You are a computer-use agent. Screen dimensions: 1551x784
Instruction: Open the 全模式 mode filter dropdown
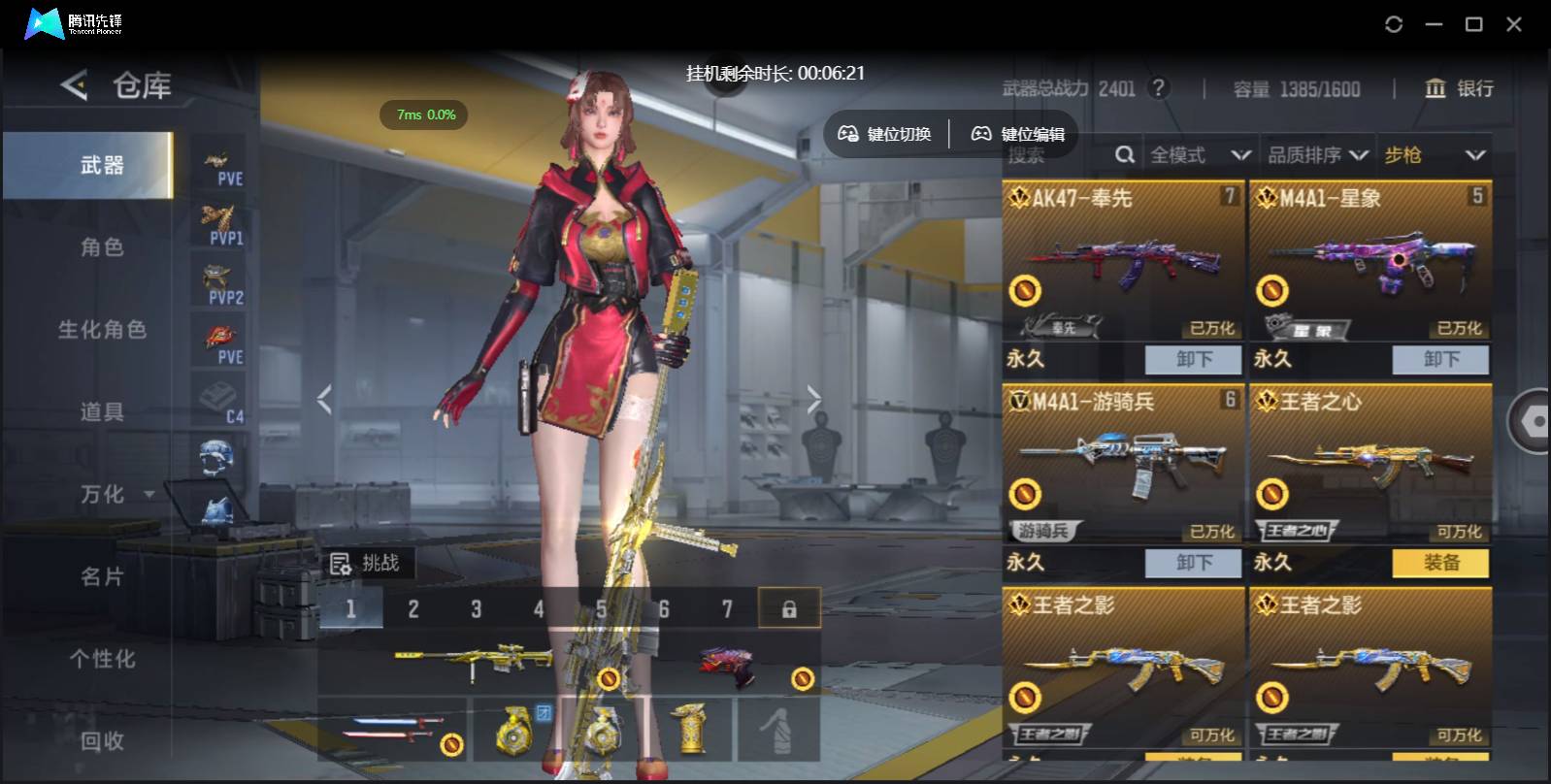coord(1200,155)
